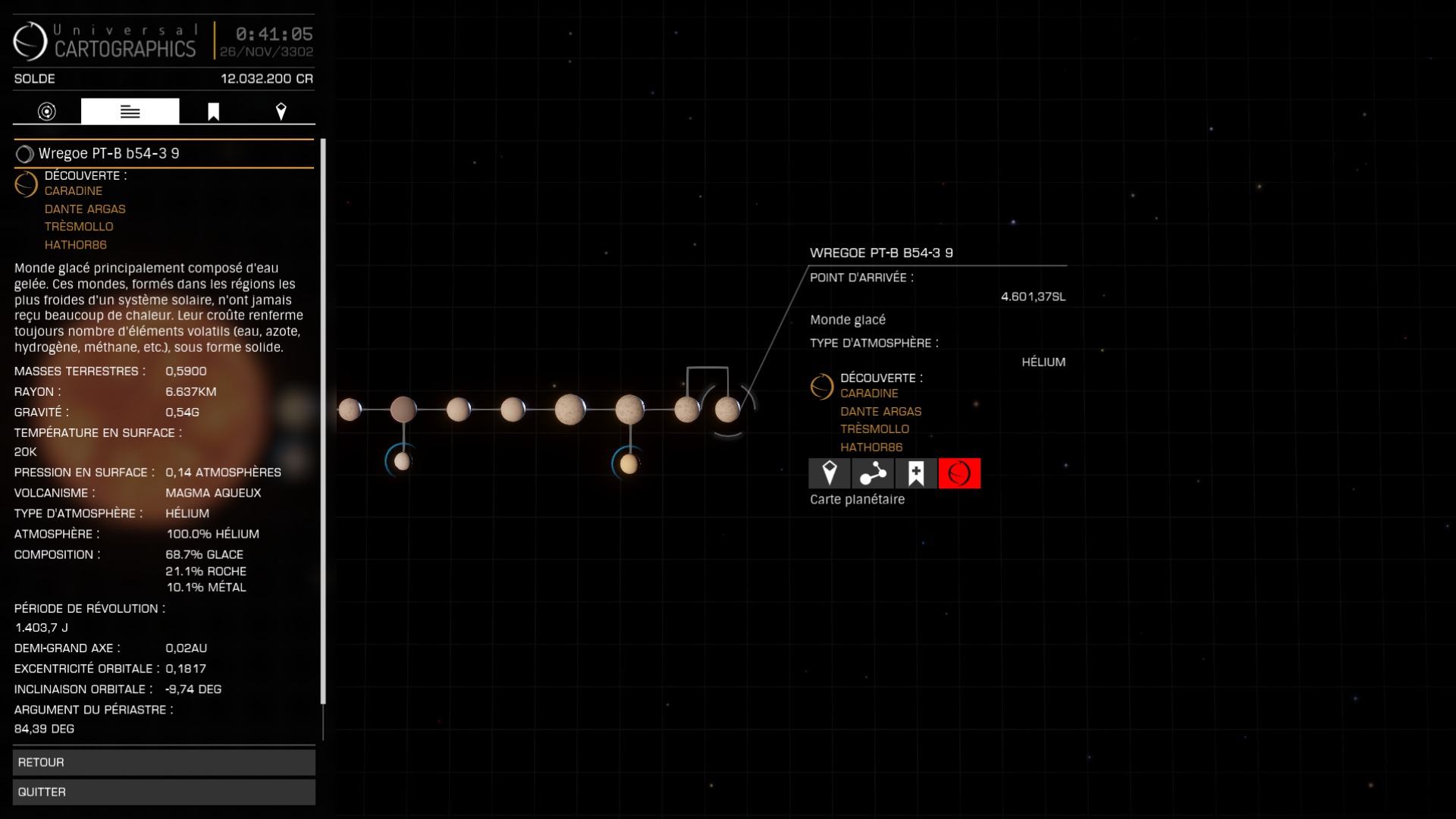1456x819 pixels.
Task: Click the RETOUR button
Action: coord(164,762)
